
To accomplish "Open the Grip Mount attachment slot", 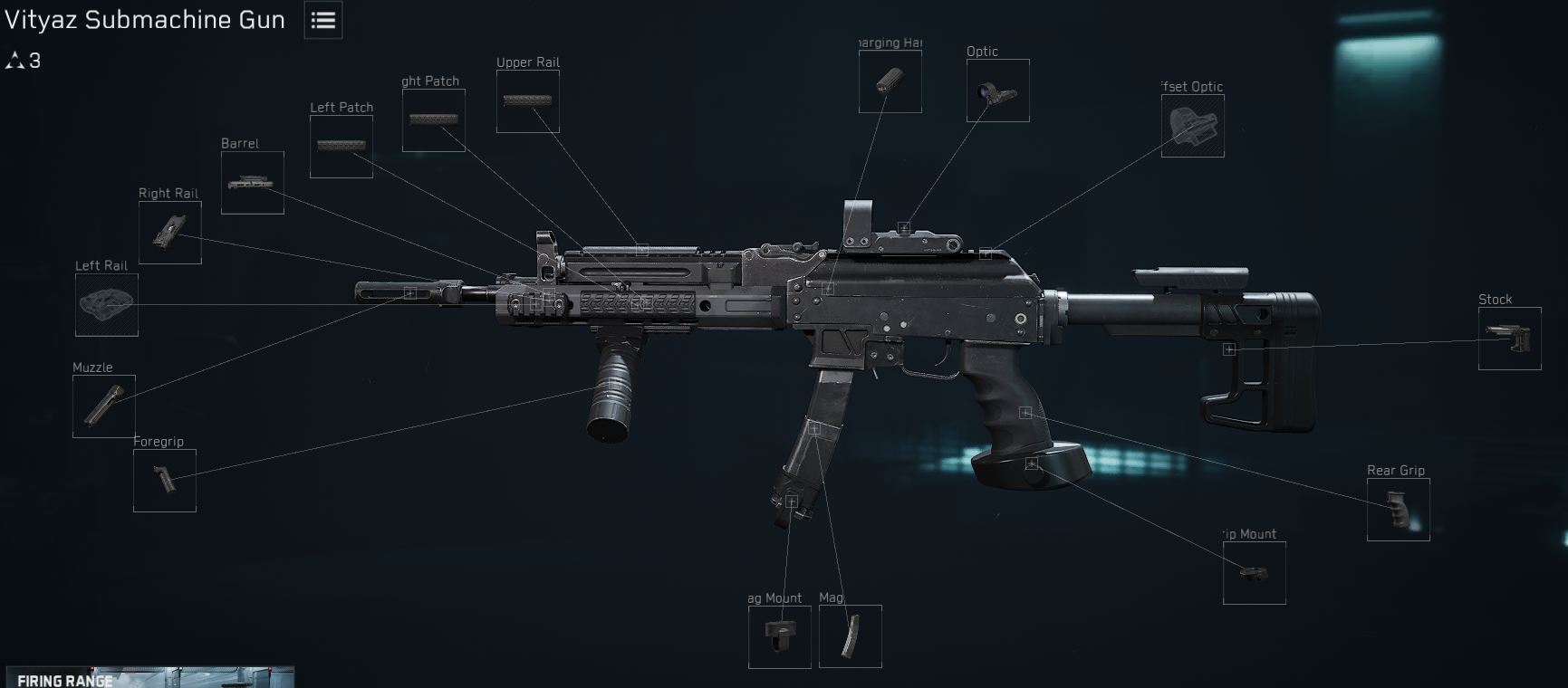I will coord(1254,573).
